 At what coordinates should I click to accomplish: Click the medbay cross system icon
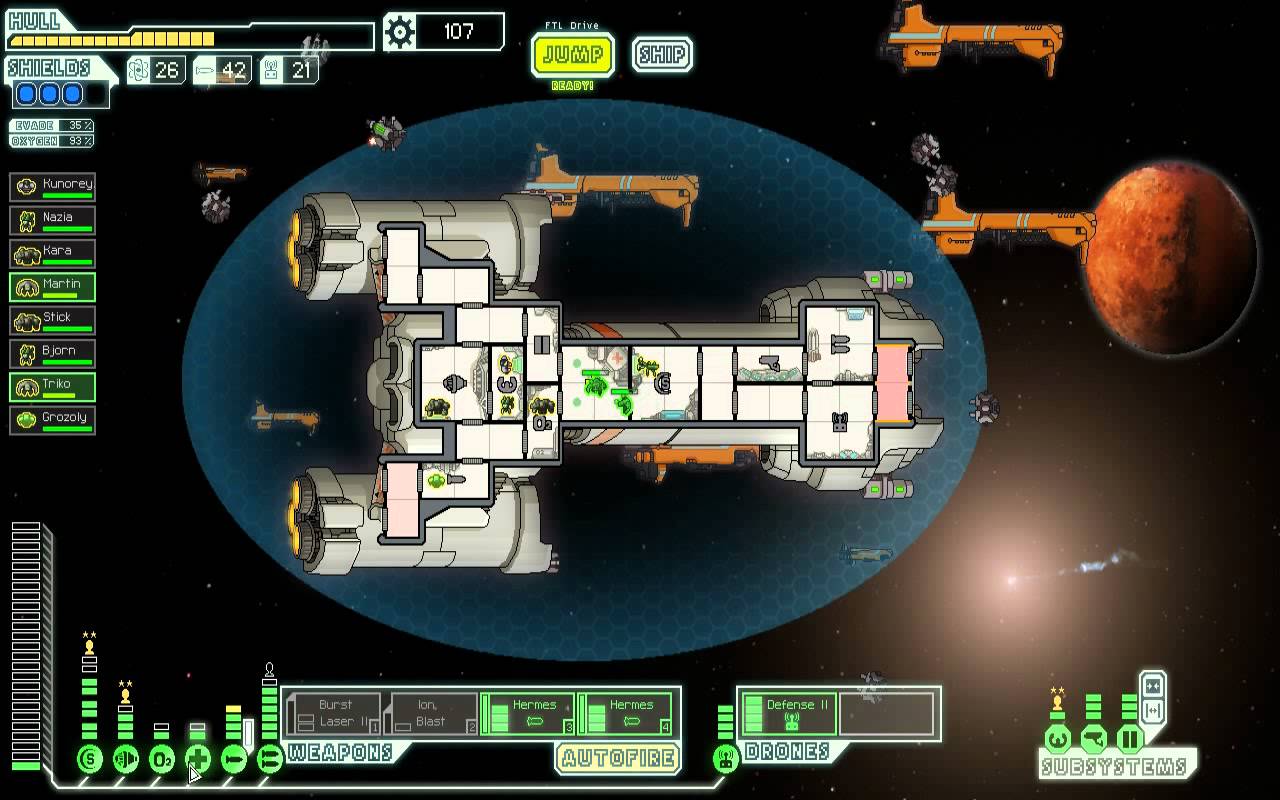pos(198,759)
